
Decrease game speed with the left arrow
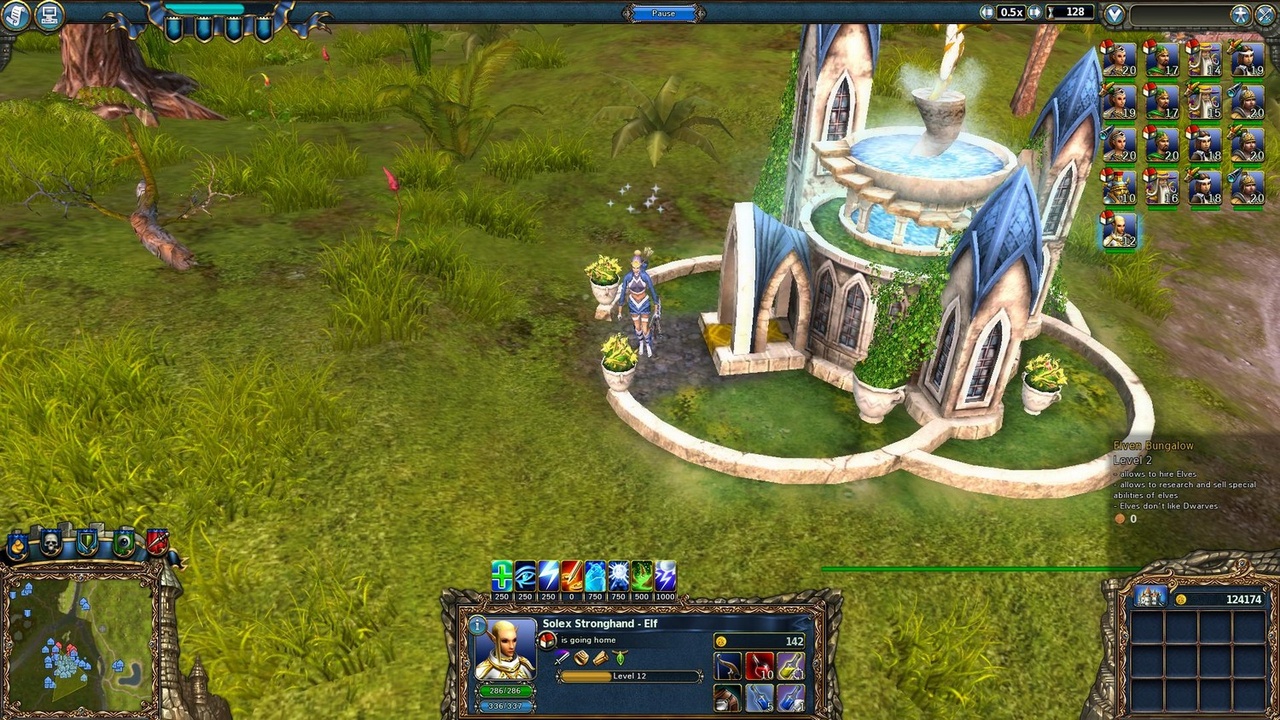click(987, 12)
